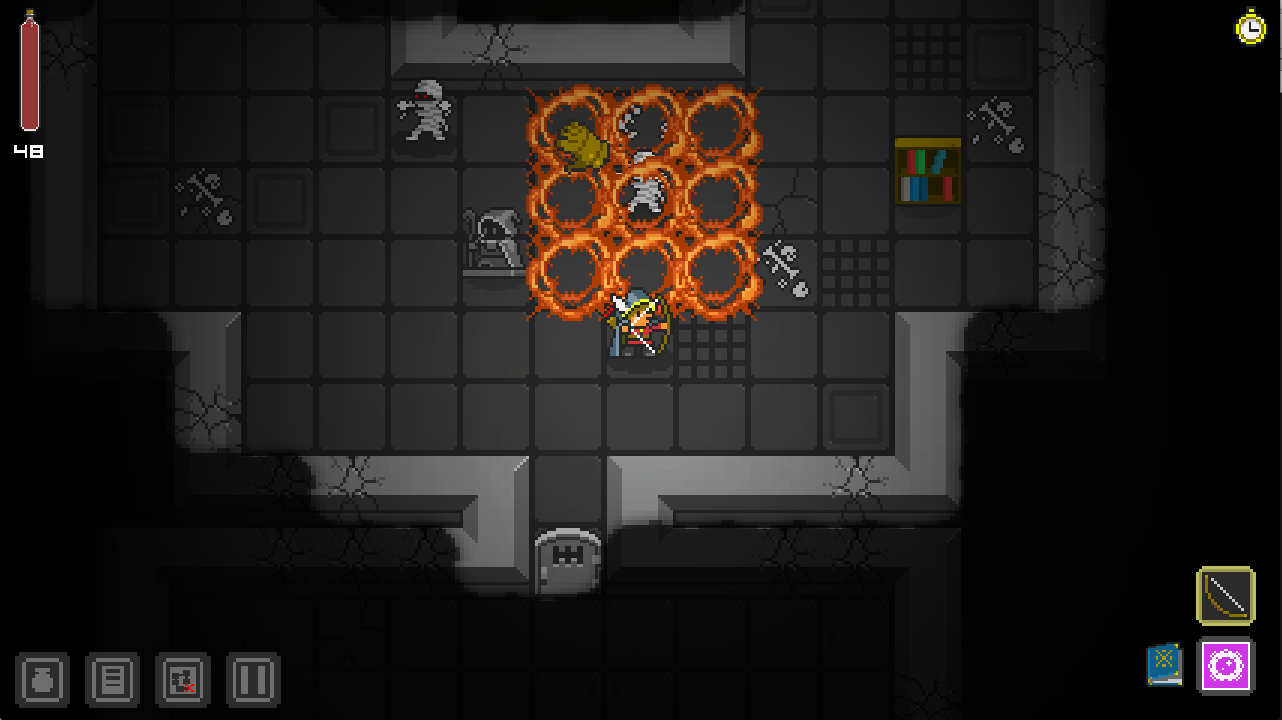The image size is (1282, 720).
Task: Attack the mummy enemy
Action: coord(424,117)
